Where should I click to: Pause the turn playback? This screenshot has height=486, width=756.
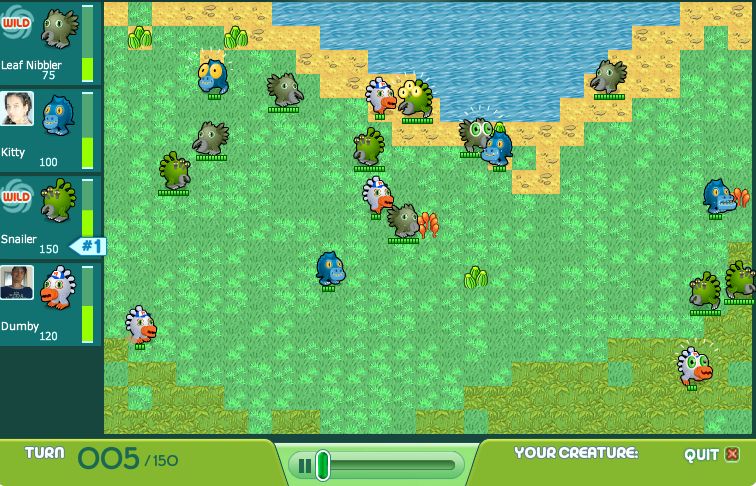click(302, 465)
